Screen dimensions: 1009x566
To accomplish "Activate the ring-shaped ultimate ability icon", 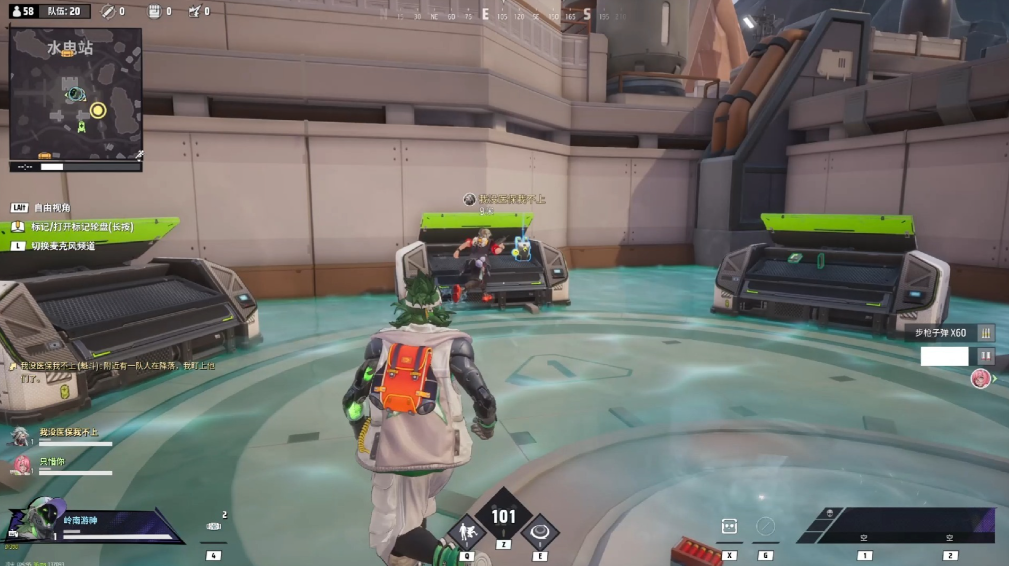I will (541, 532).
